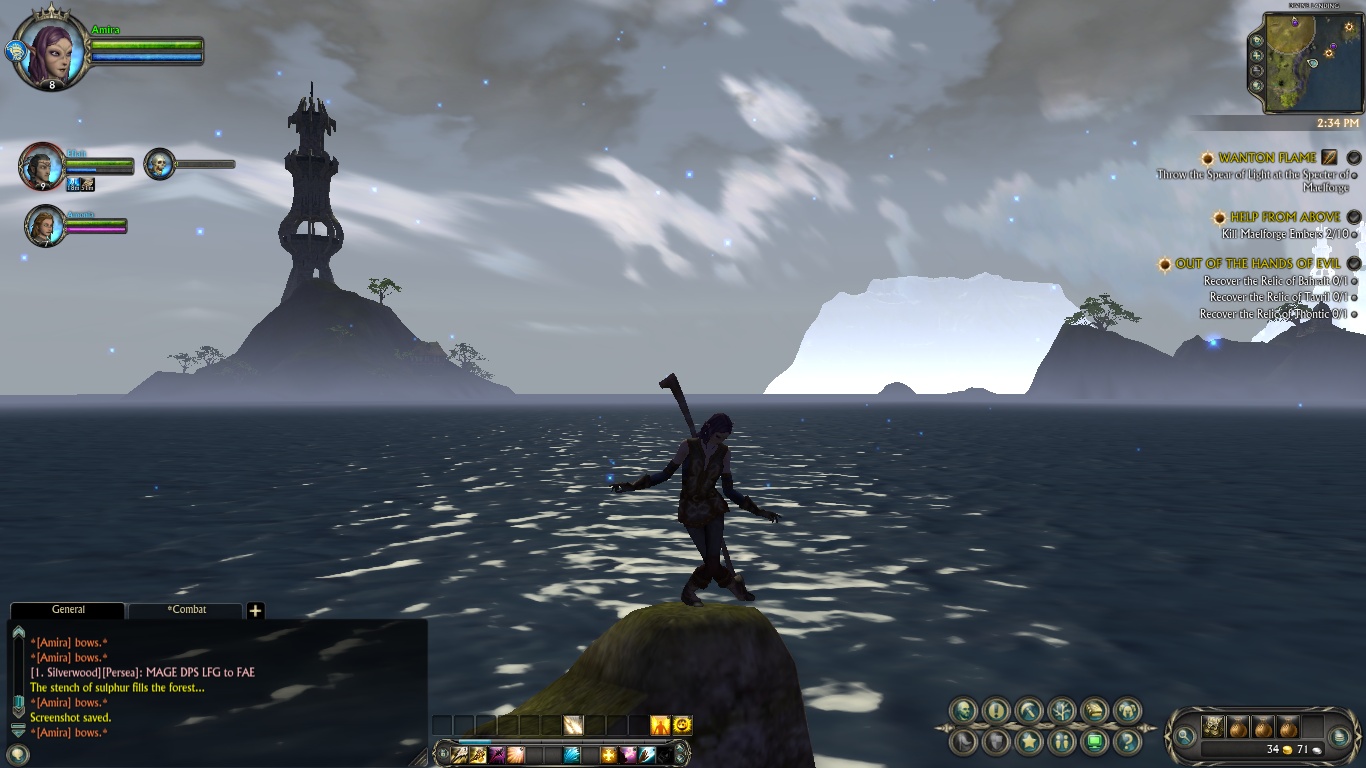Select the Wanton Flame quest title
The height and width of the screenshot is (768, 1366).
[x=1267, y=158]
